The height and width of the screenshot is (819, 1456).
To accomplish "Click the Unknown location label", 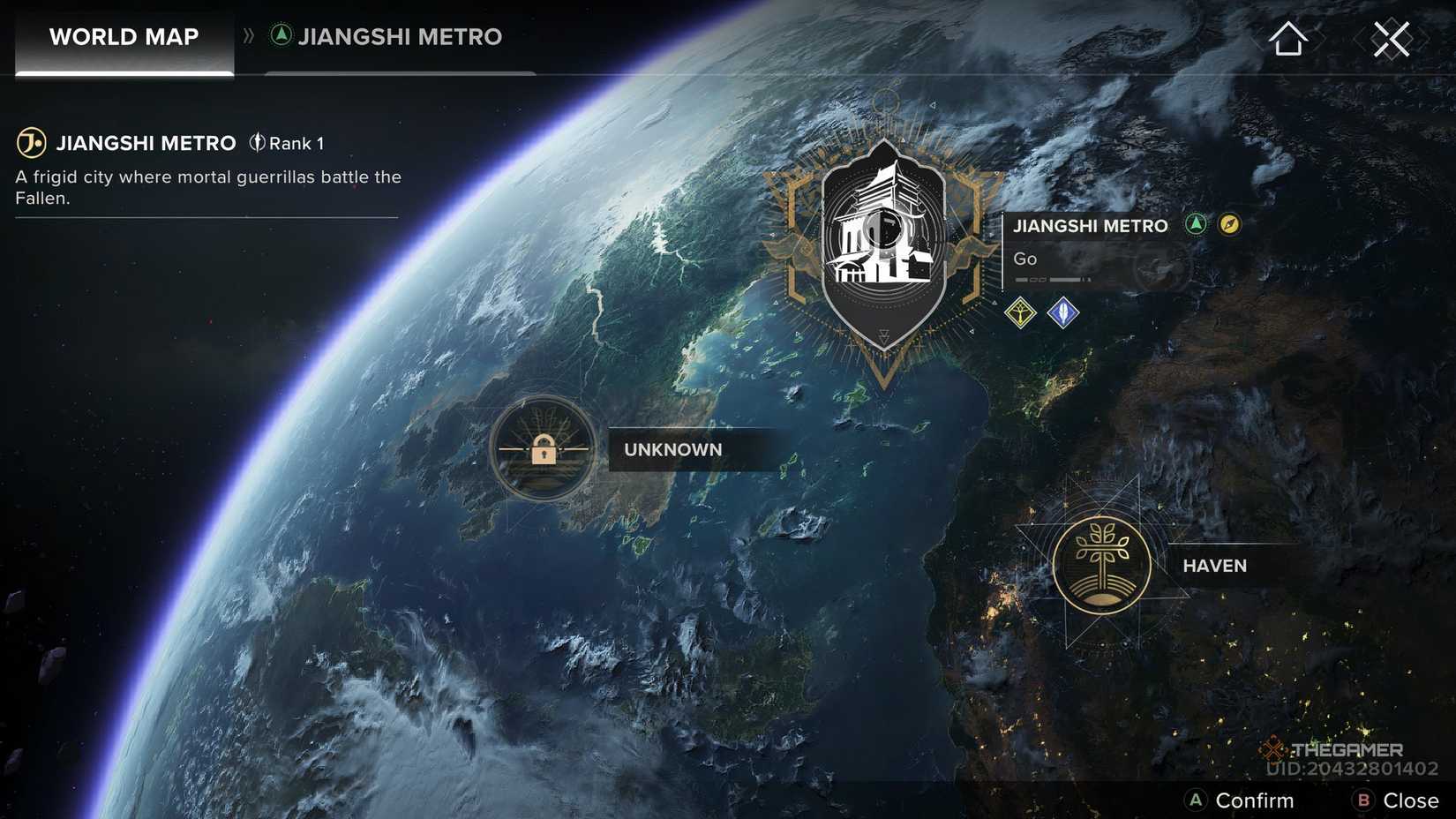I will tap(672, 450).
